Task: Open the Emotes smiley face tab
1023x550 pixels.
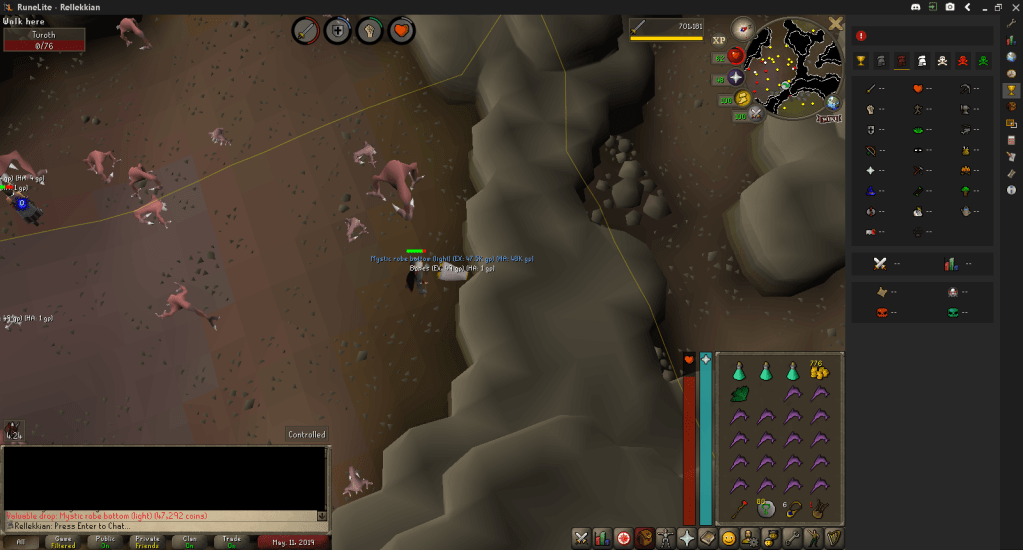Action: 729,538
